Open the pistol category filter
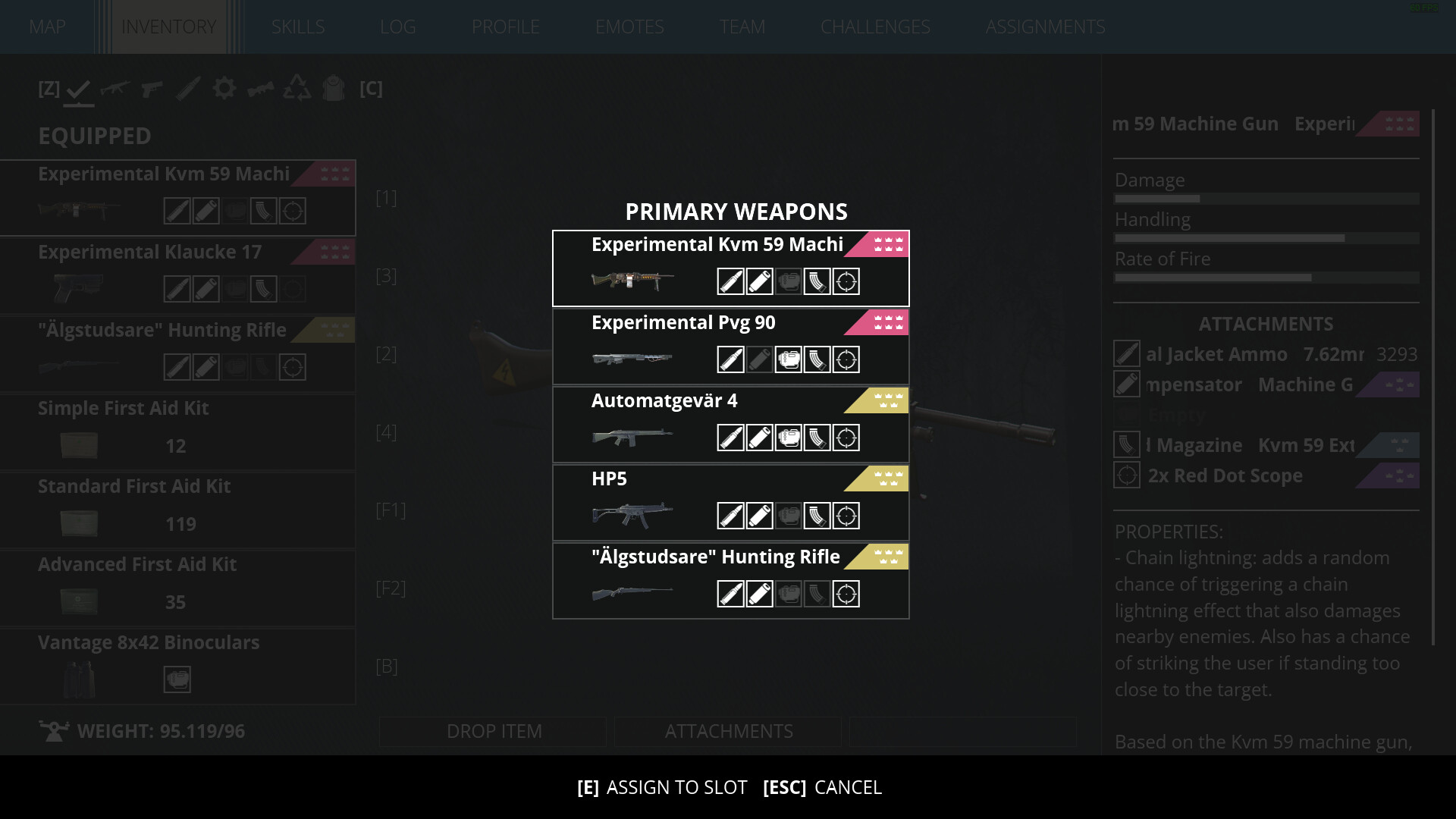Image resolution: width=1456 pixels, height=819 pixels. point(152,89)
